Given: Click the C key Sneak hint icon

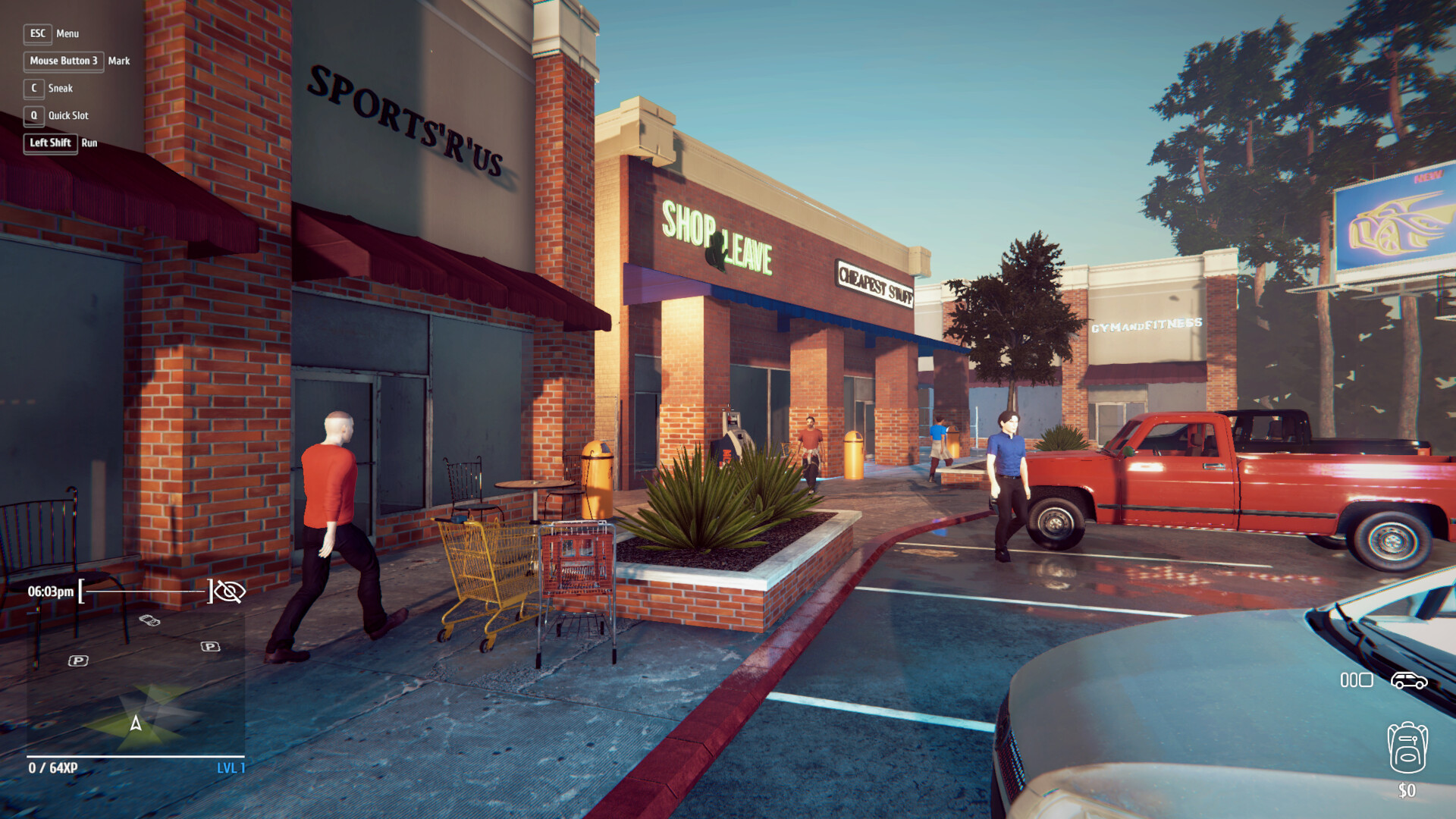Looking at the screenshot, I should coord(33,89).
